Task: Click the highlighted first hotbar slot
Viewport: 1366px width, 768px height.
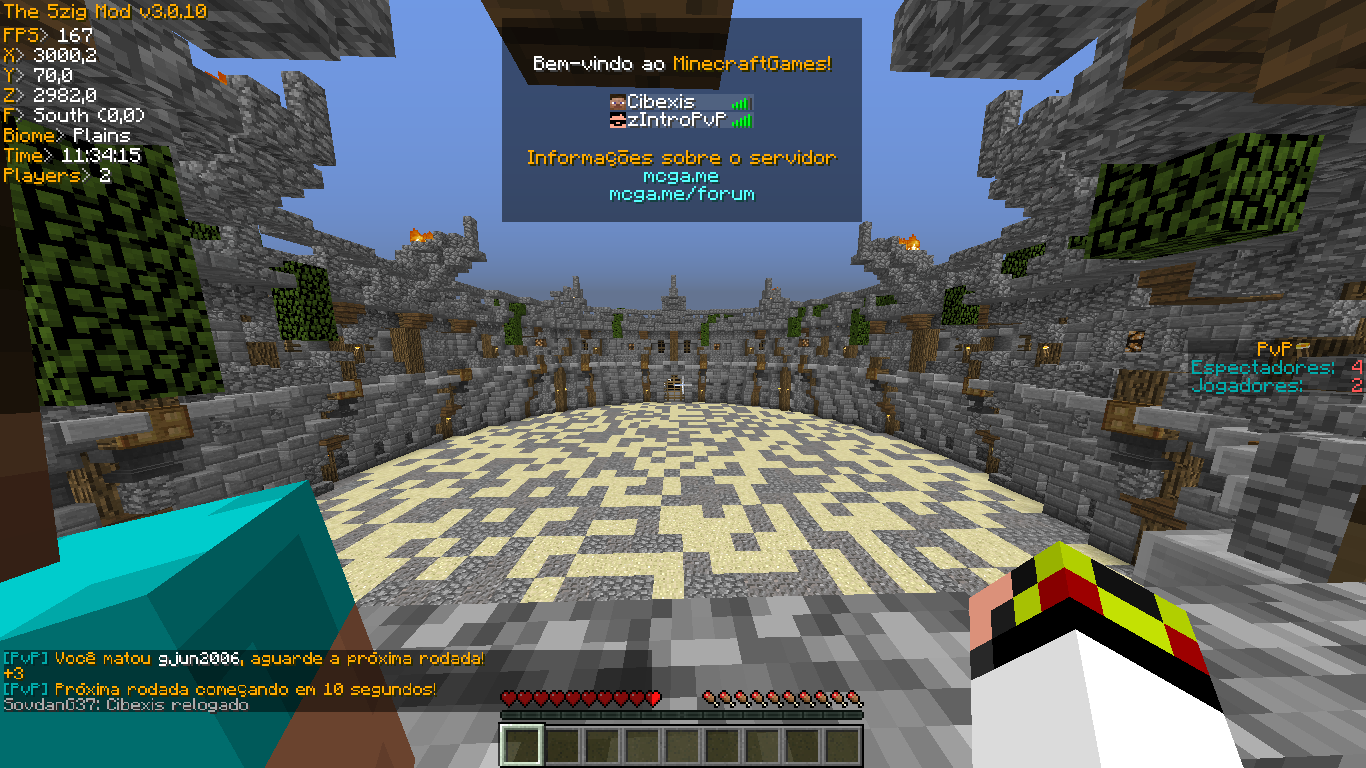Action: point(521,745)
